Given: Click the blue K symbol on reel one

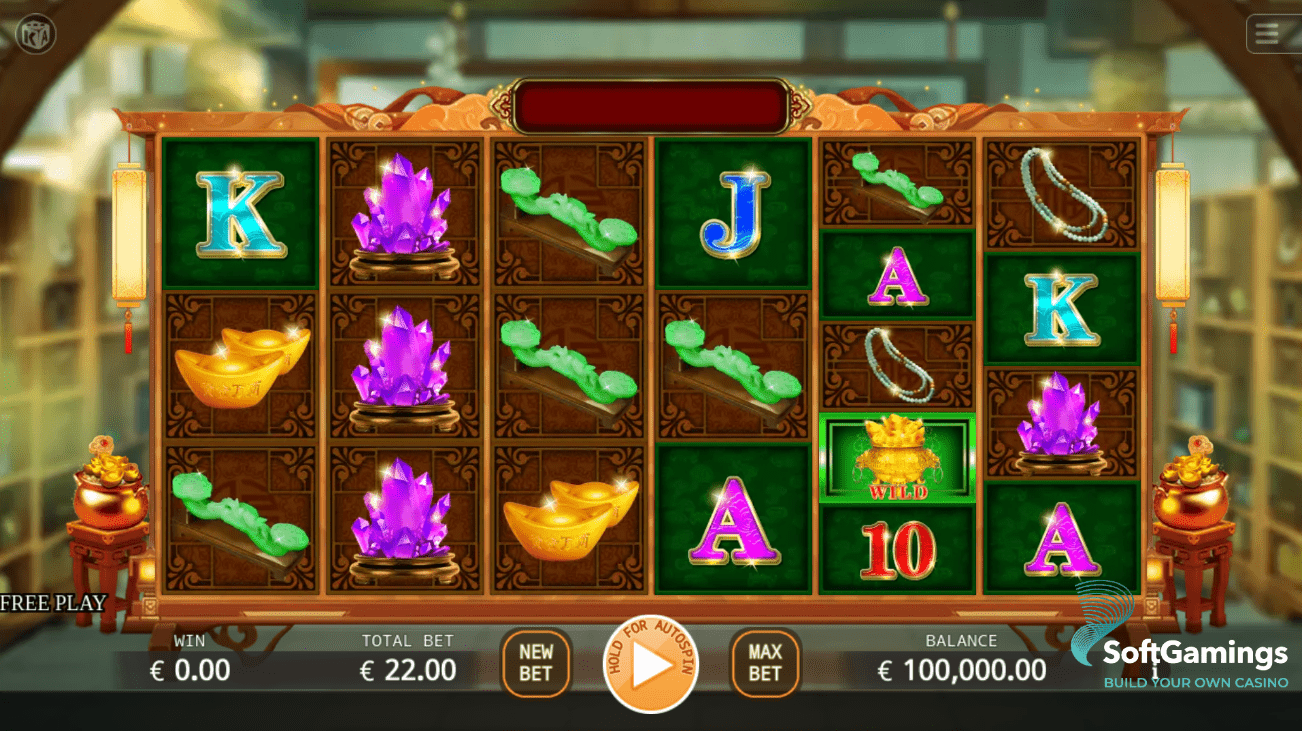Looking at the screenshot, I should (240, 212).
